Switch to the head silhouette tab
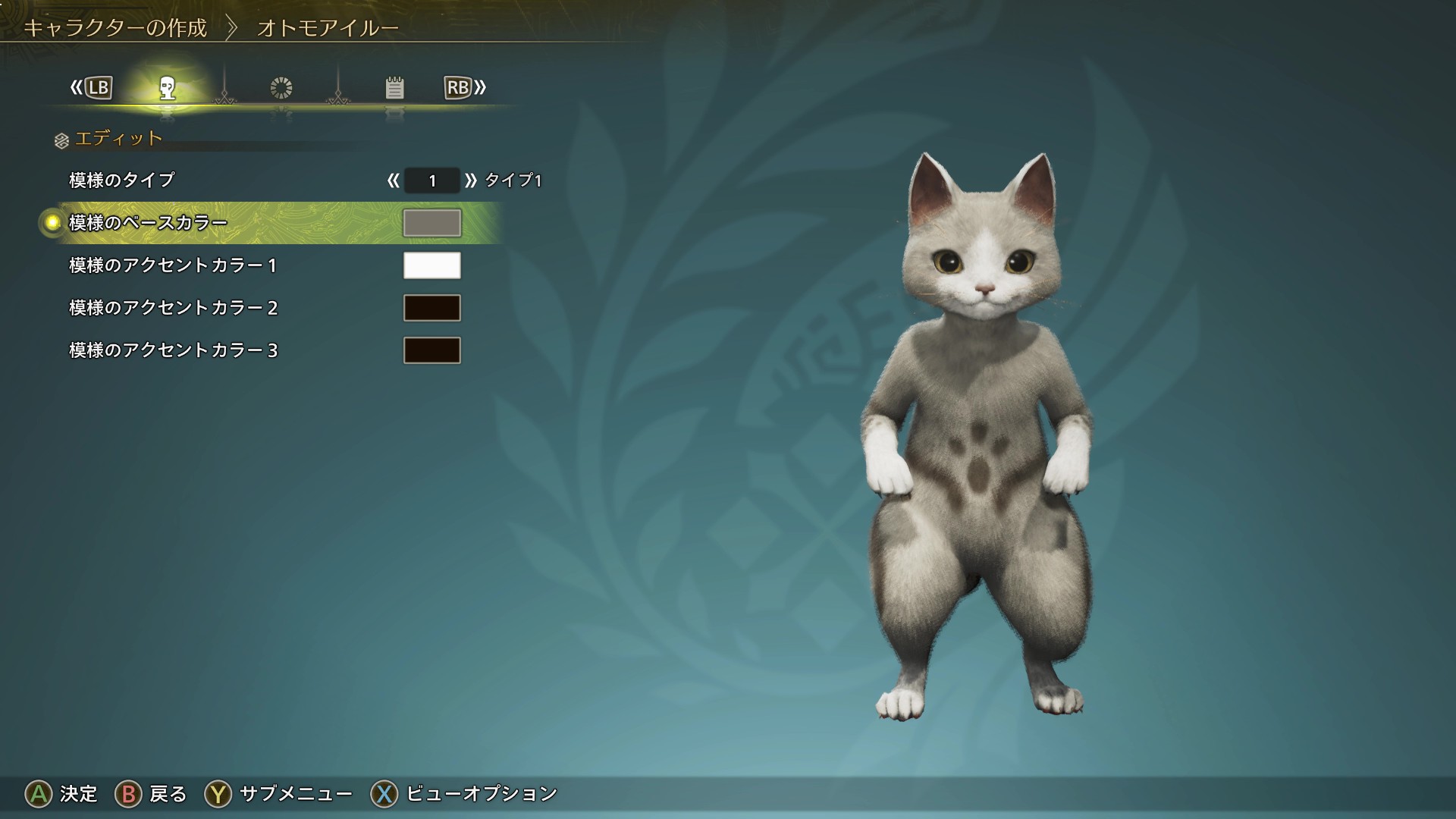Viewport: 1456px width, 819px height. pos(168,88)
